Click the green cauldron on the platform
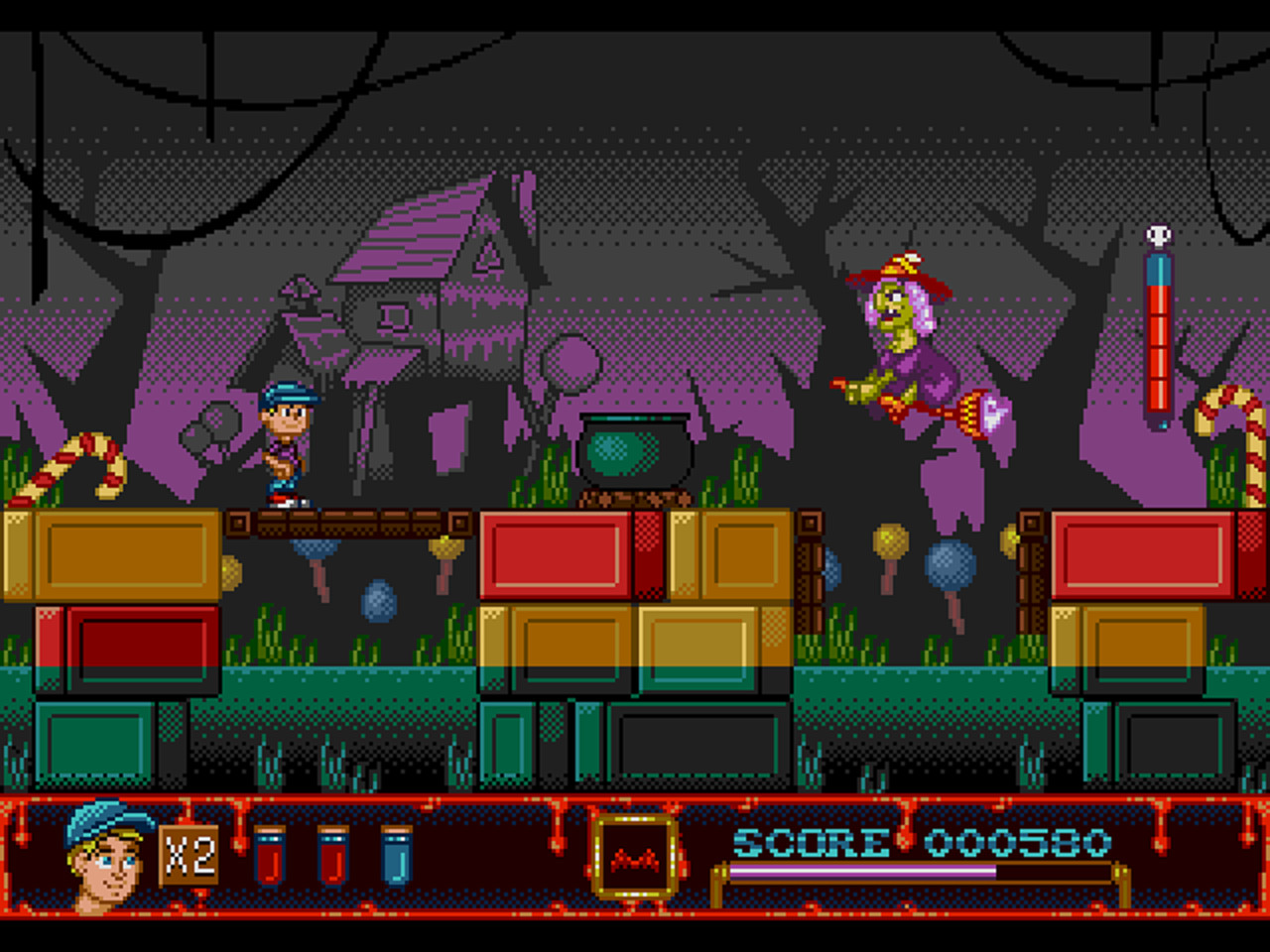 [x=635, y=451]
